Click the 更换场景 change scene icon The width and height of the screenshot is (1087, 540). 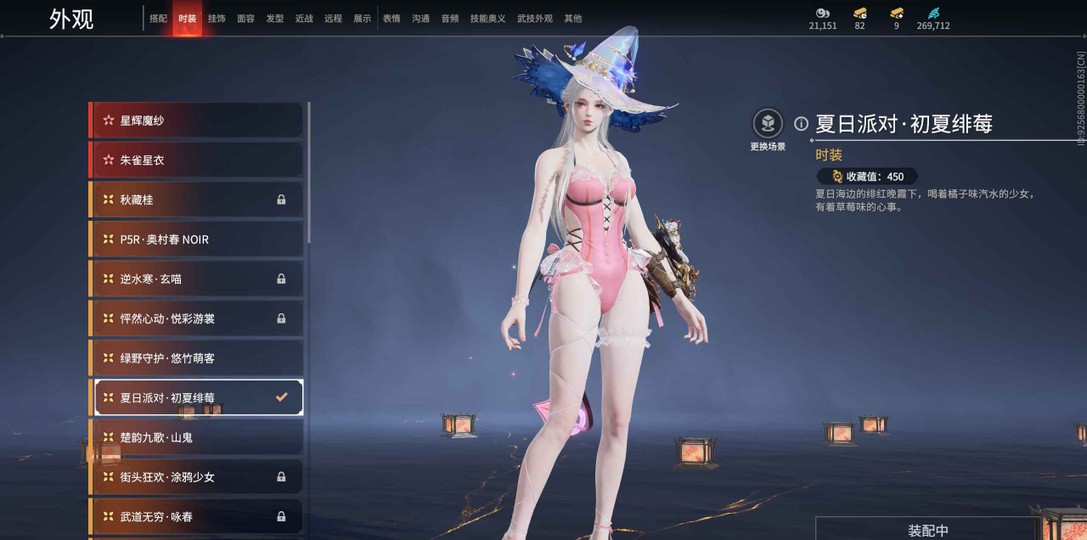pyautogui.click(x=767, y=124)
